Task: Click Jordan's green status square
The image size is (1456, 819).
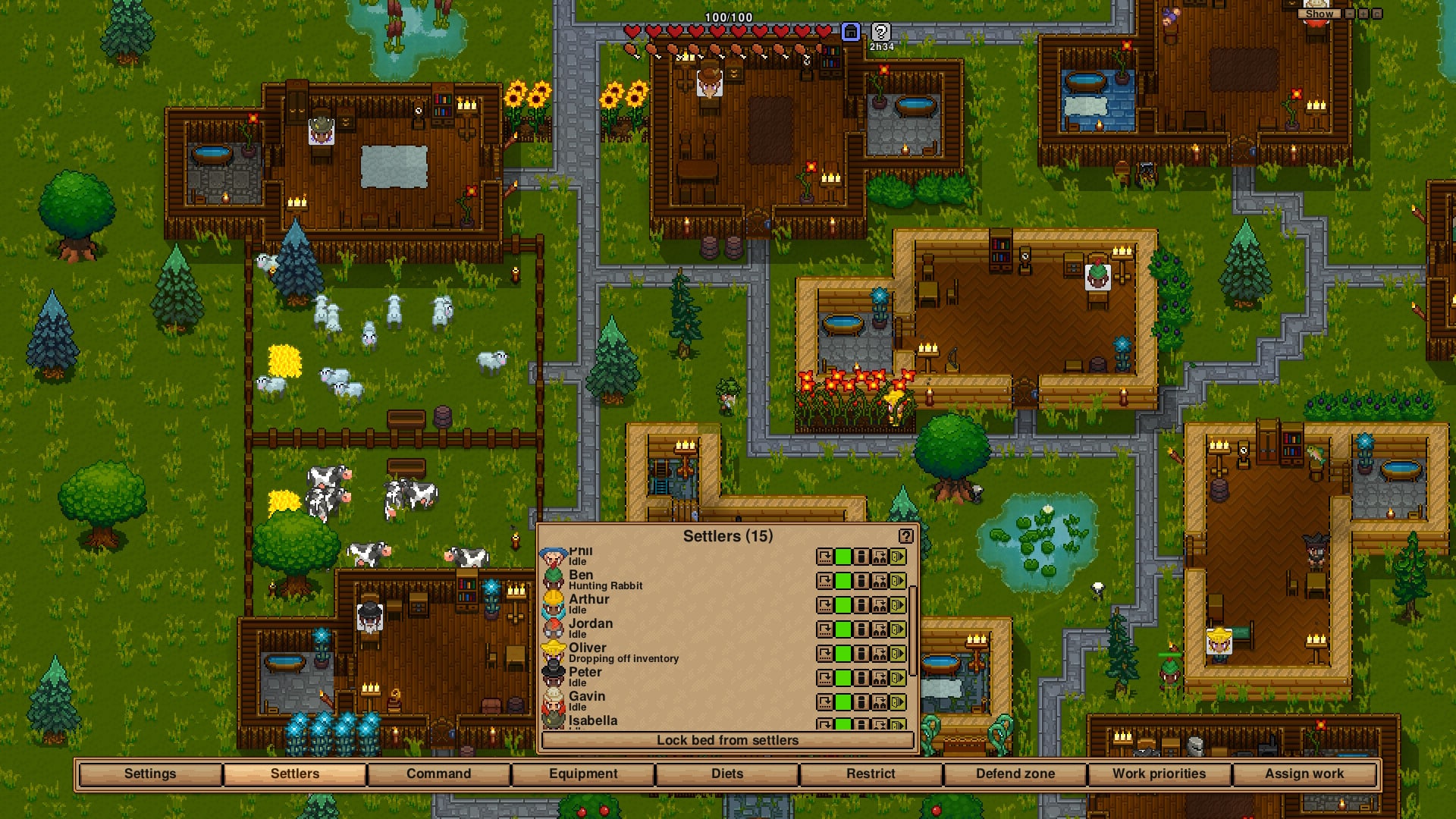Action: [843, 629]
